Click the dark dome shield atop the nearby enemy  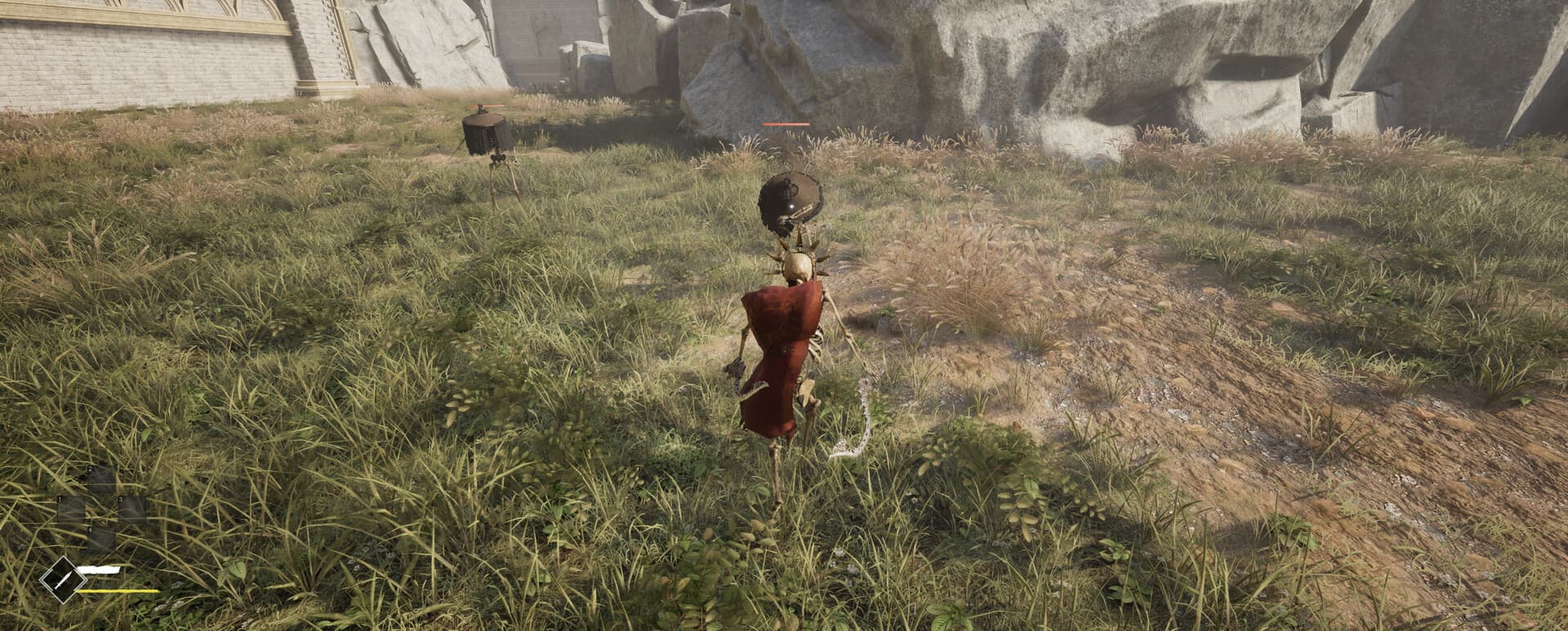pos(791,198)
